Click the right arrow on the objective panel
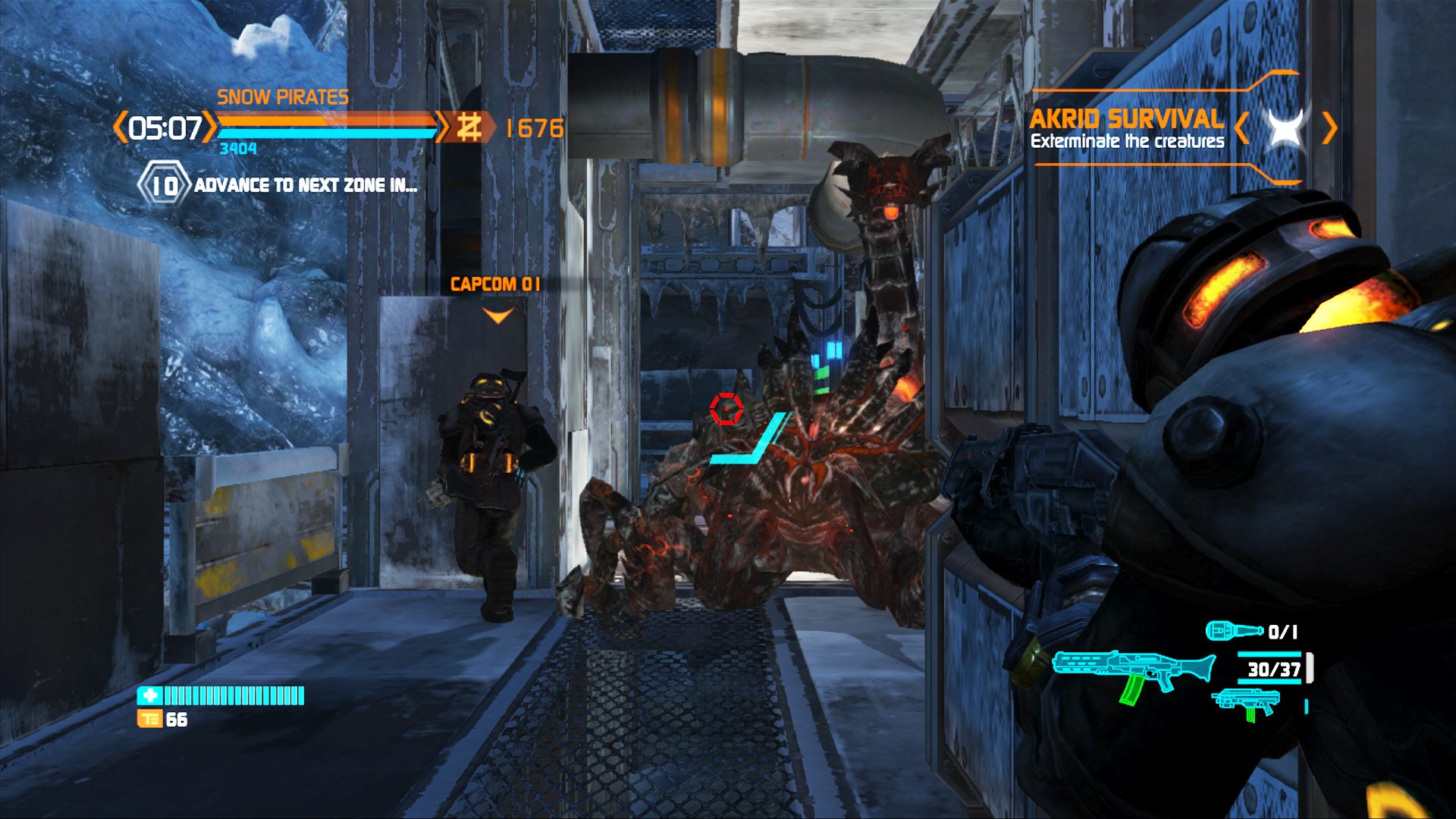The width and height of the screenshot is (1456, 819). coord(1329,127)
